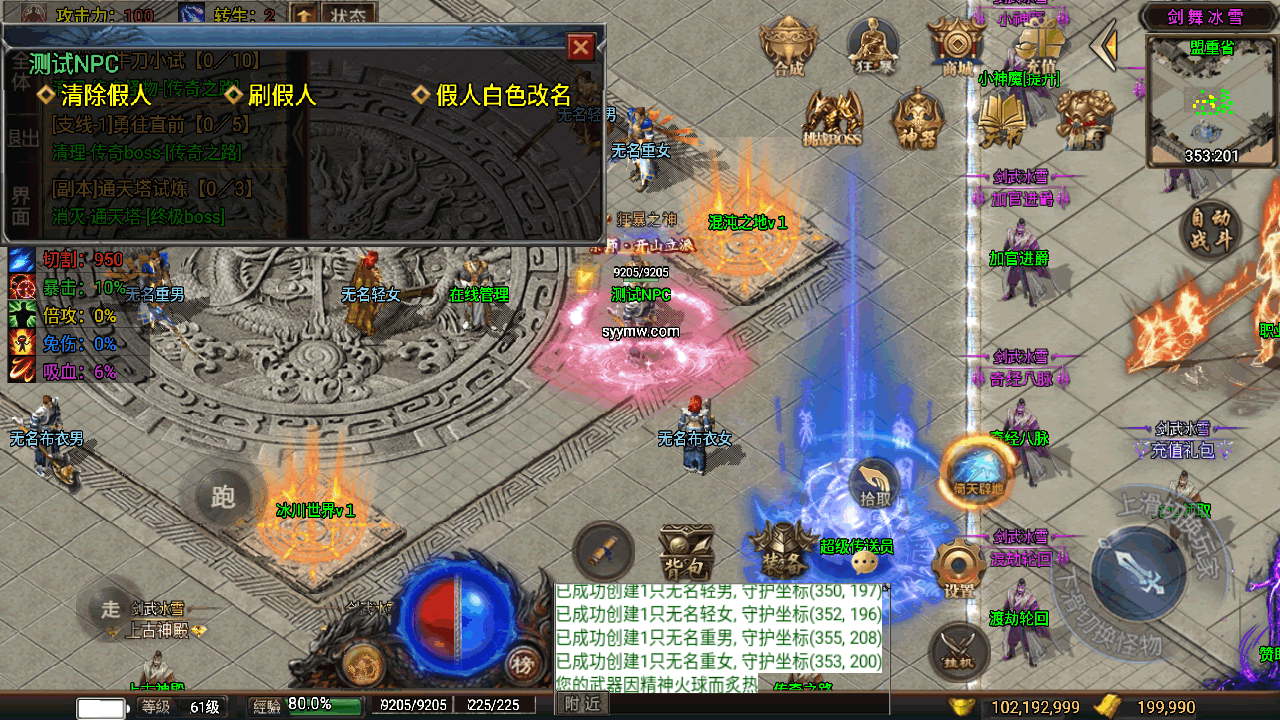
Task: Choose the 清除假人 option
Action: click(94, 95)
